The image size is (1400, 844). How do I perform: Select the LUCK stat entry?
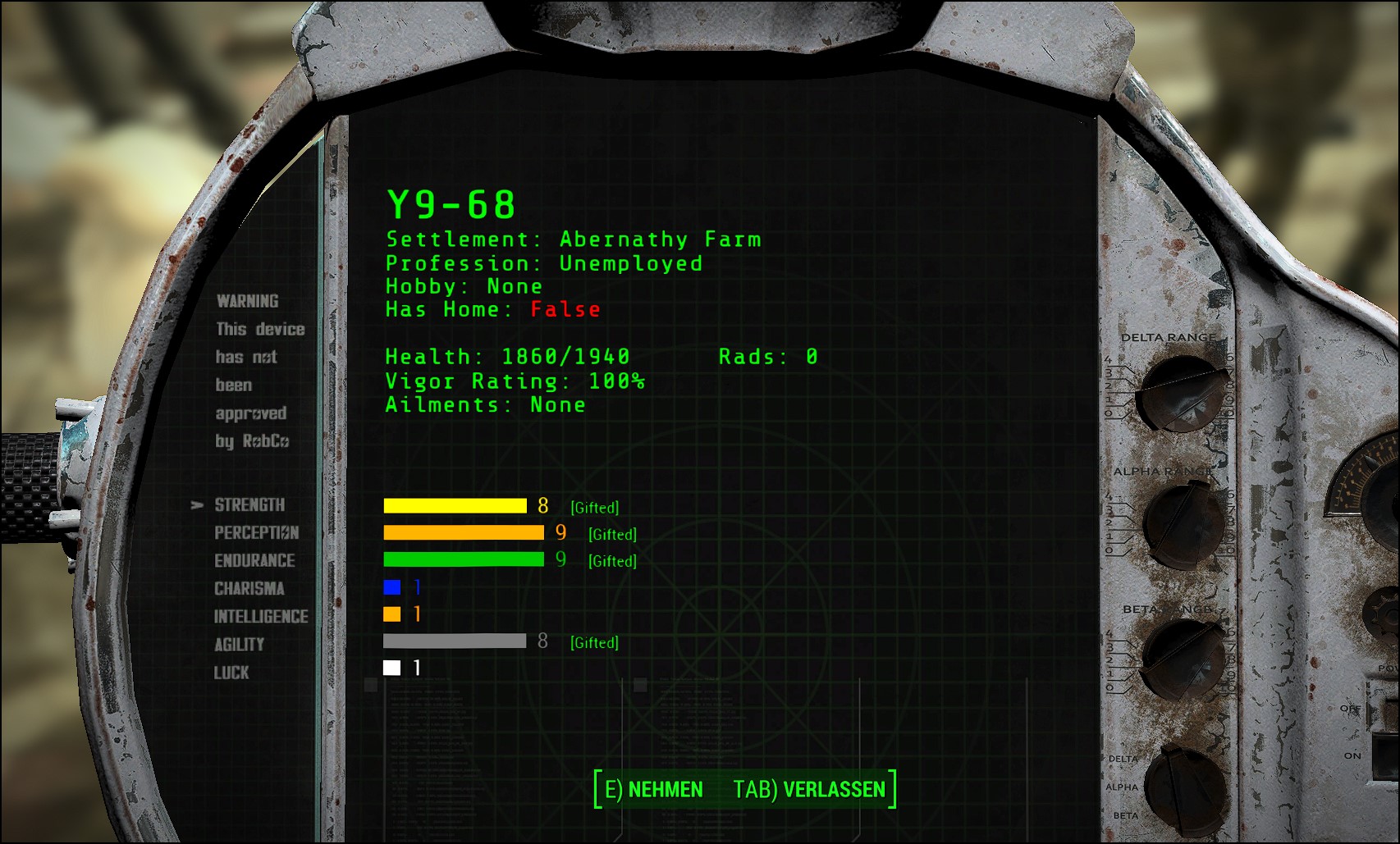pos(231,673)
